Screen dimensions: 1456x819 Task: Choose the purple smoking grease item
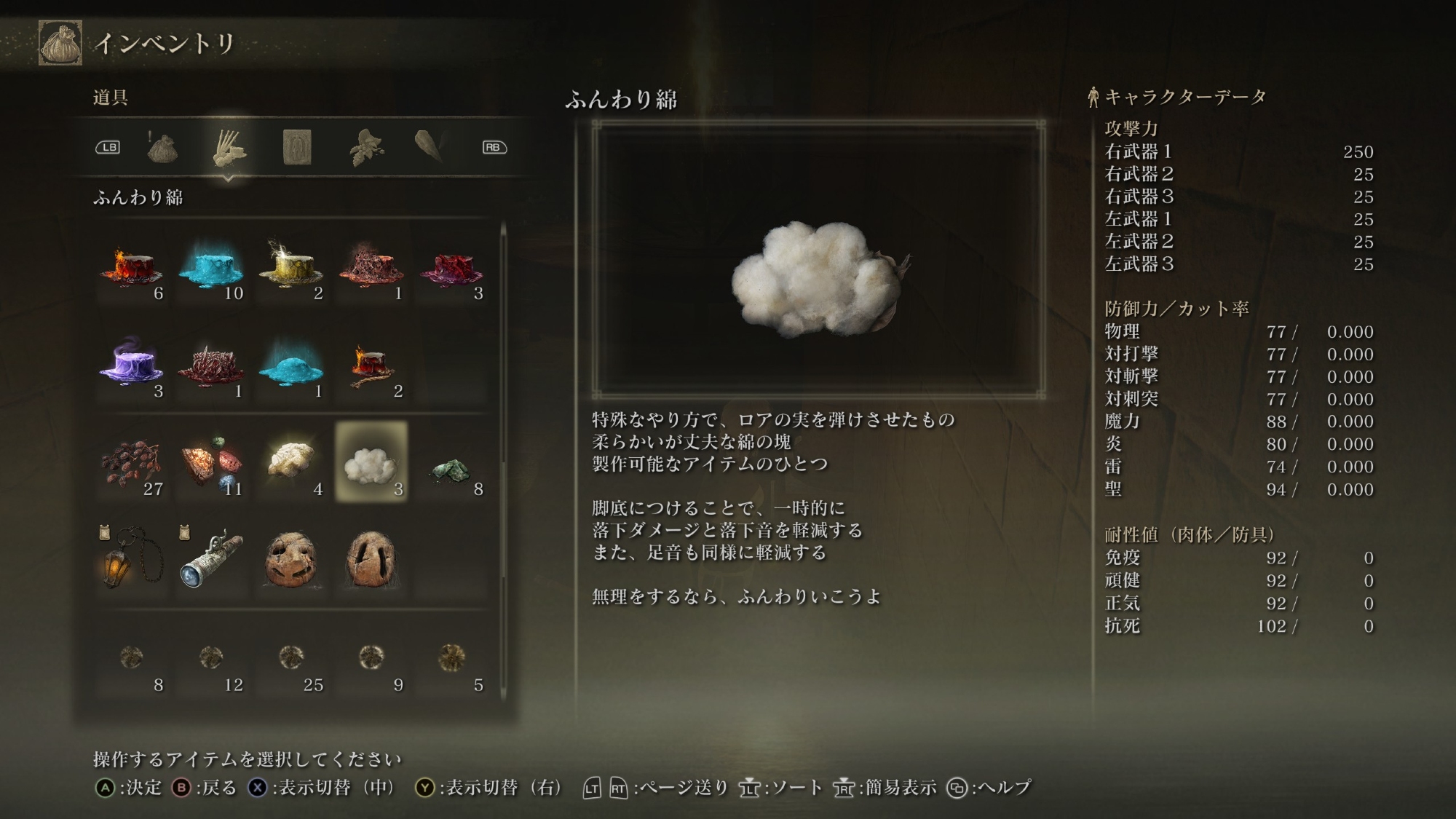(131, 365)
